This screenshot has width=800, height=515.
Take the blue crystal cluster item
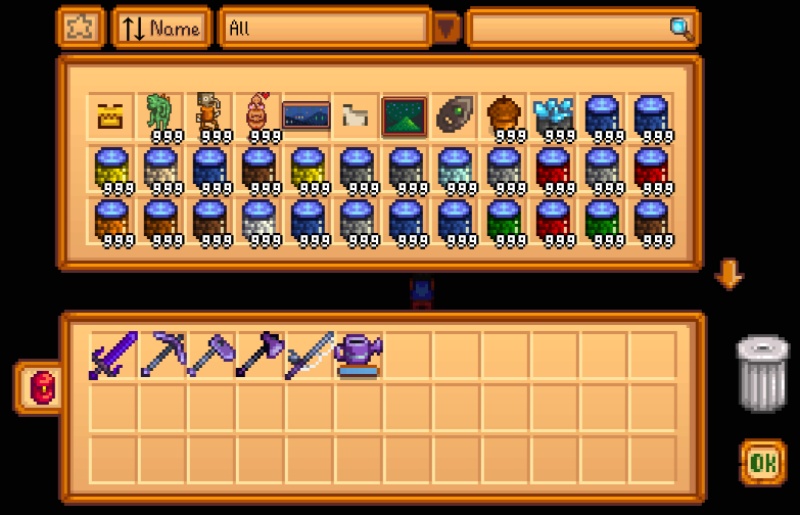pos(552,116)
